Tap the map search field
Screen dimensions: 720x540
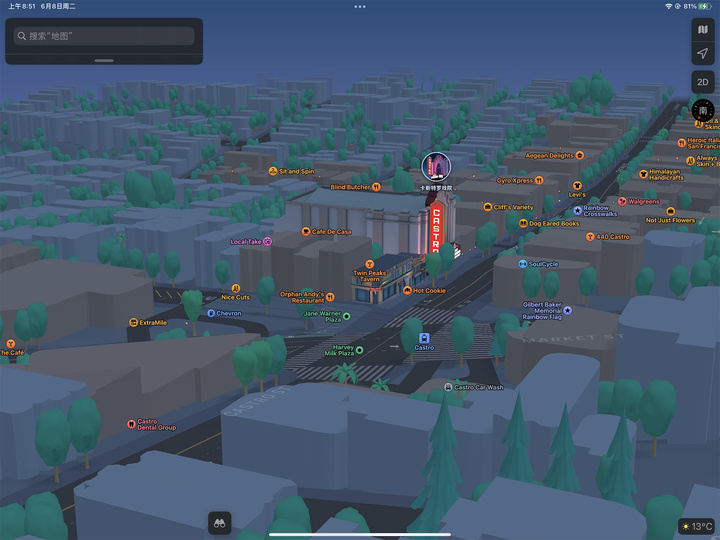point(104,36)
